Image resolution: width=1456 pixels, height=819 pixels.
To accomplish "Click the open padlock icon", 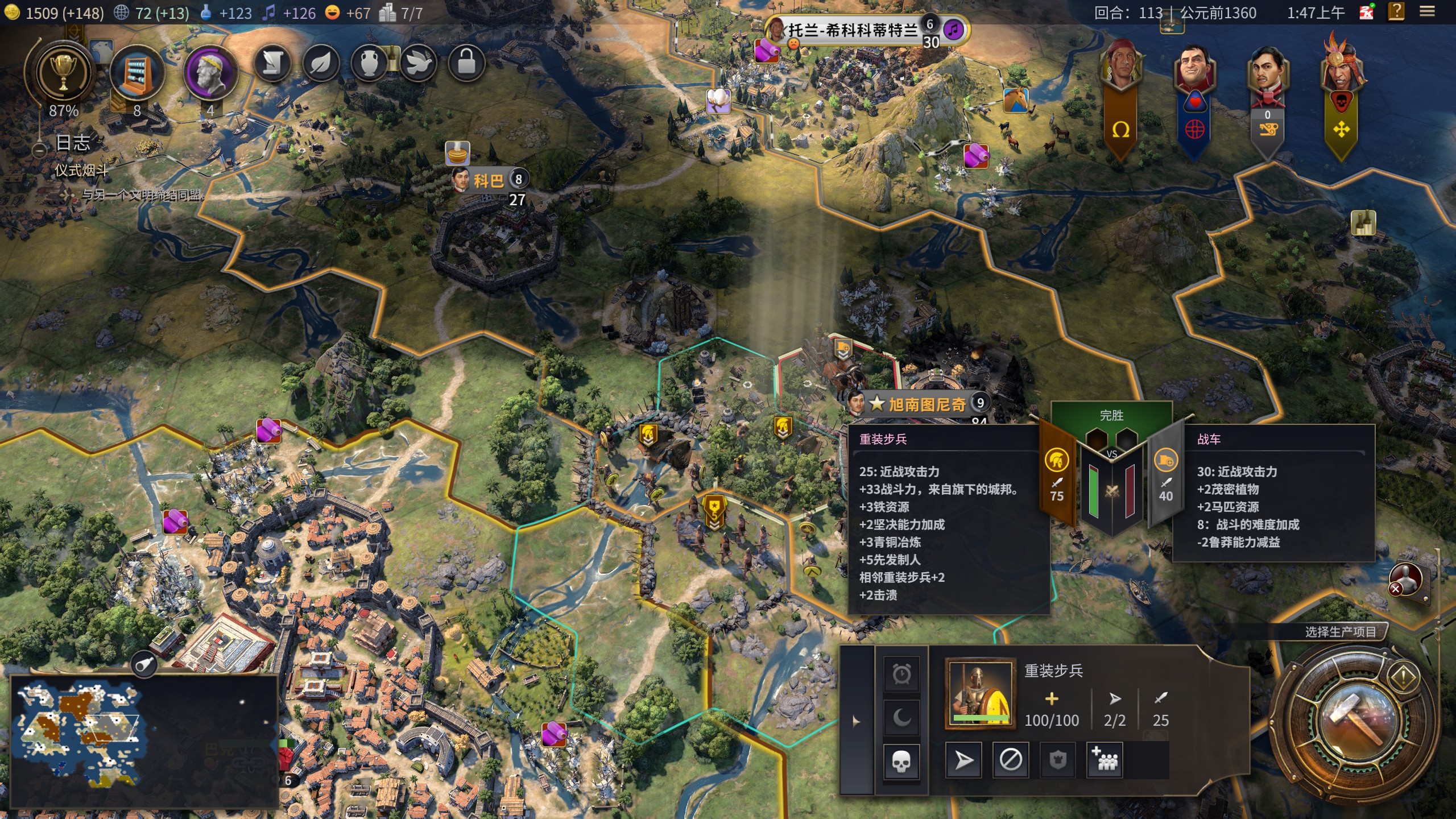I will [x=466, y=63].
